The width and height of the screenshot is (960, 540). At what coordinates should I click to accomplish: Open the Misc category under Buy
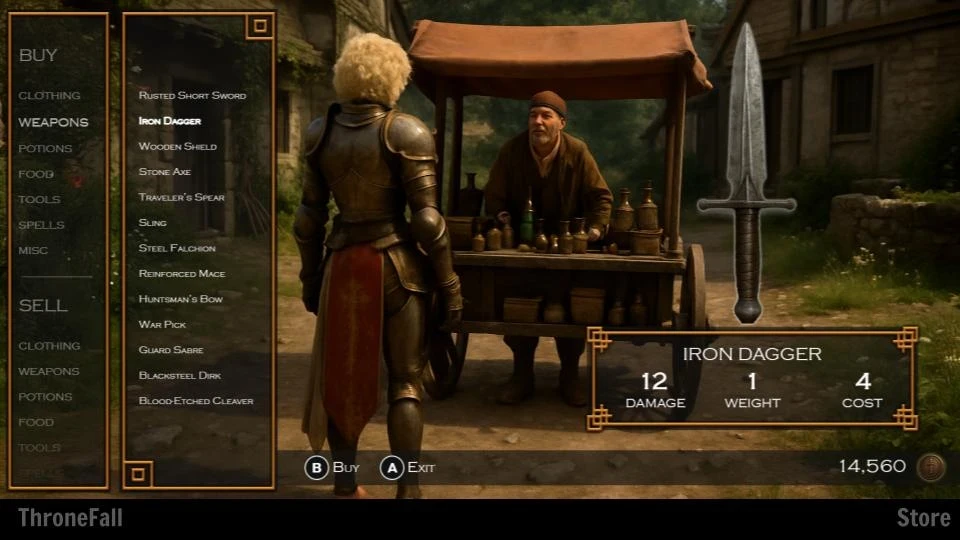pos(33,251)
